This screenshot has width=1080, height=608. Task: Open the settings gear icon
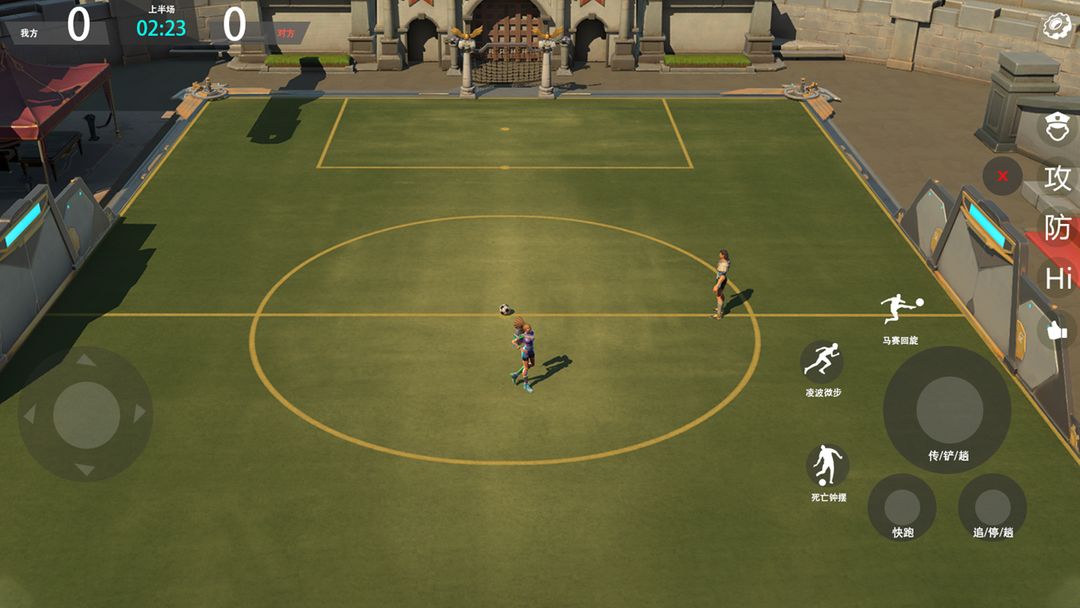[x=1056, y=26]
